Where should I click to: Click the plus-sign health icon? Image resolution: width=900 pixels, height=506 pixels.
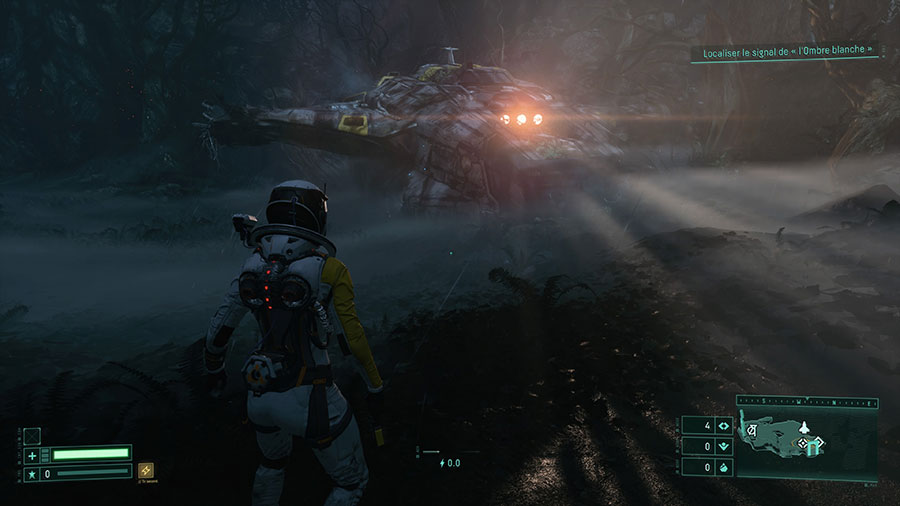click(32, 455)
